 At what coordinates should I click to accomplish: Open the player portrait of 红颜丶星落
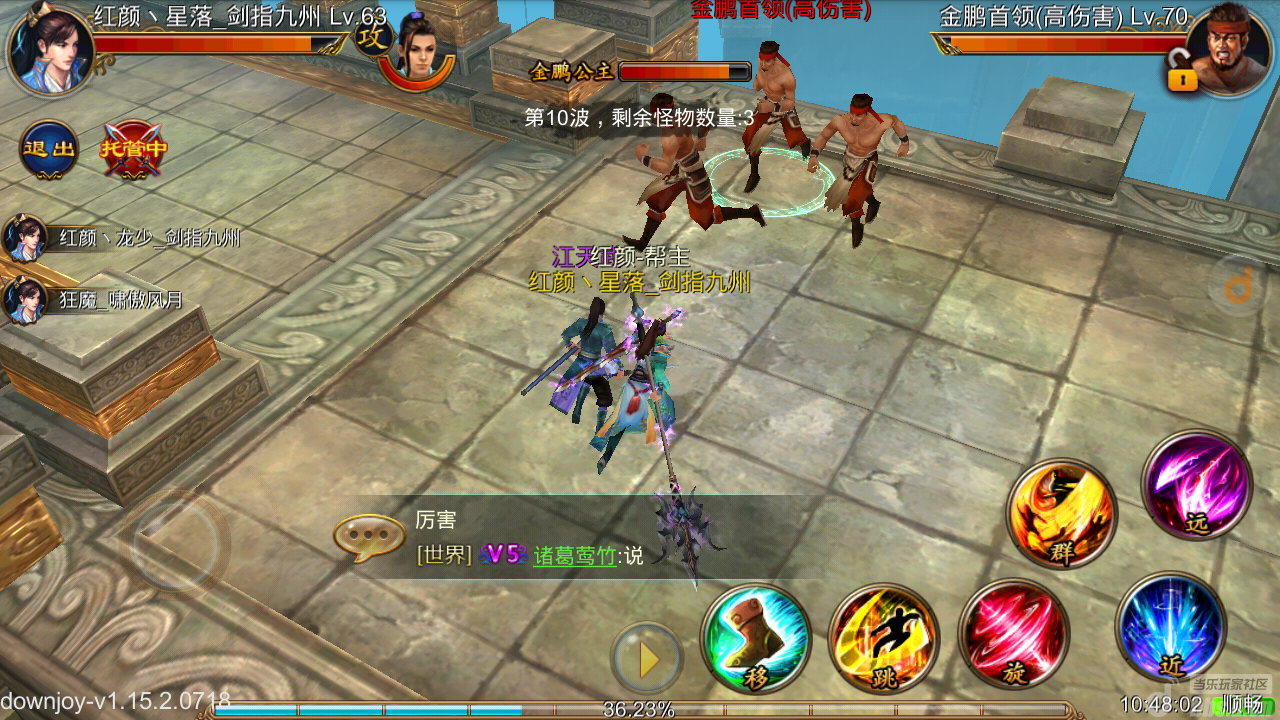click(50, 48)
